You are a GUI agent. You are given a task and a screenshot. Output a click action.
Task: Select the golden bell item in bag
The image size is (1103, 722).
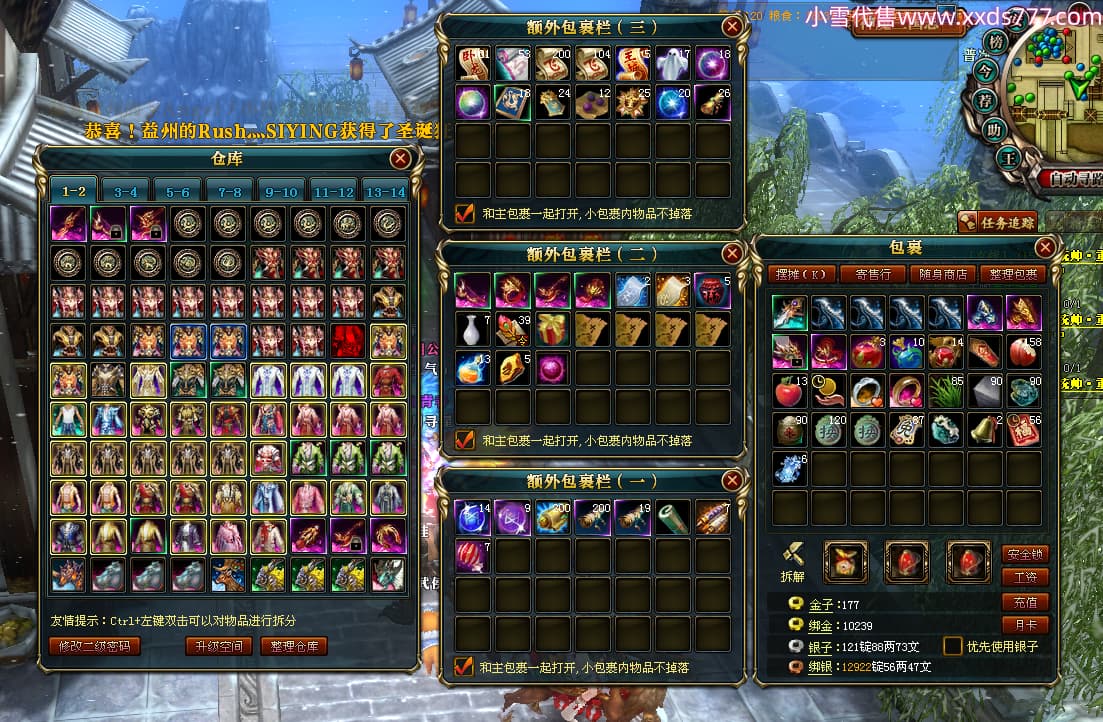[984, 429]
